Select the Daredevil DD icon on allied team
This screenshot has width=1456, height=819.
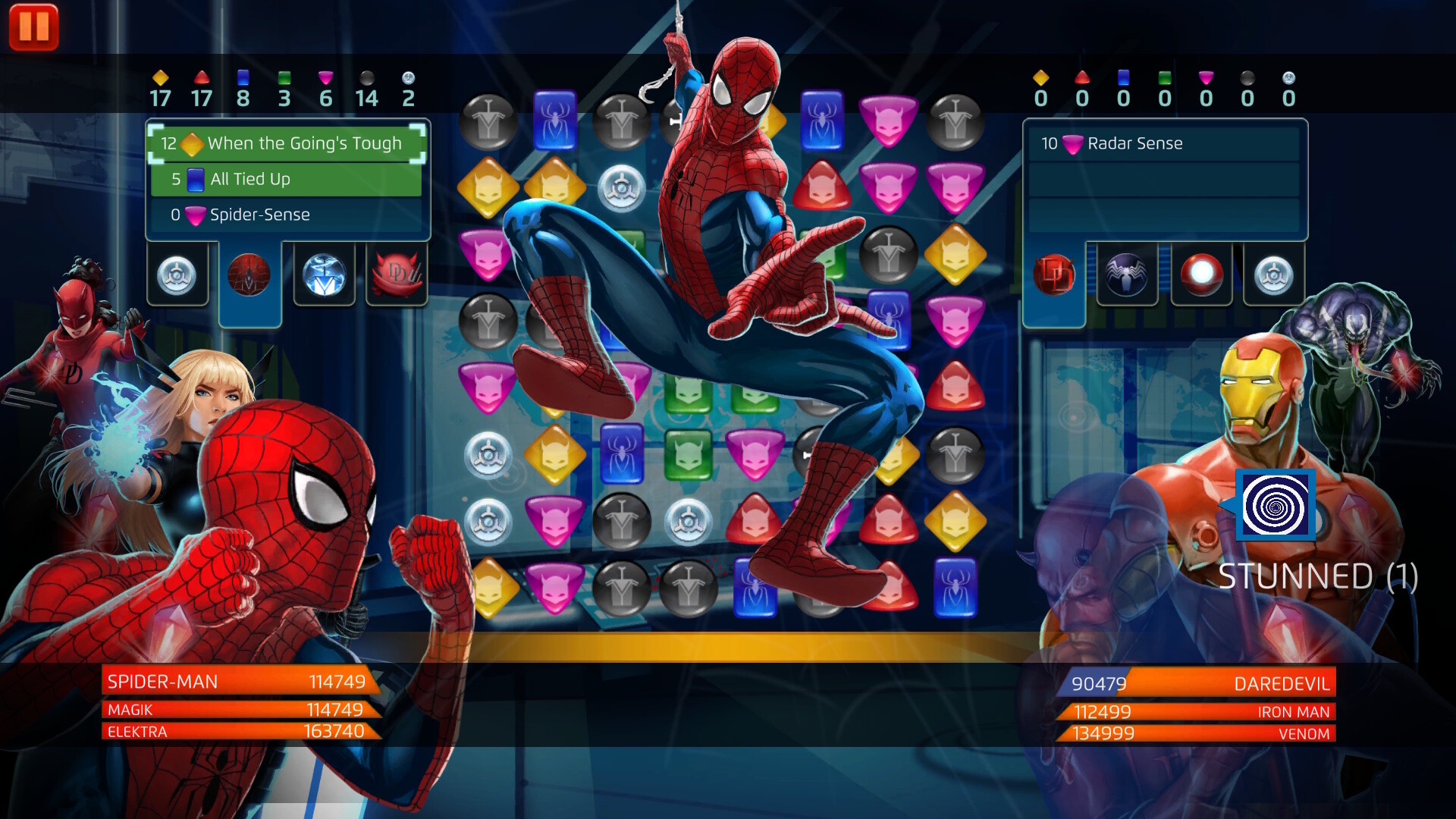(x=395, y=275)
